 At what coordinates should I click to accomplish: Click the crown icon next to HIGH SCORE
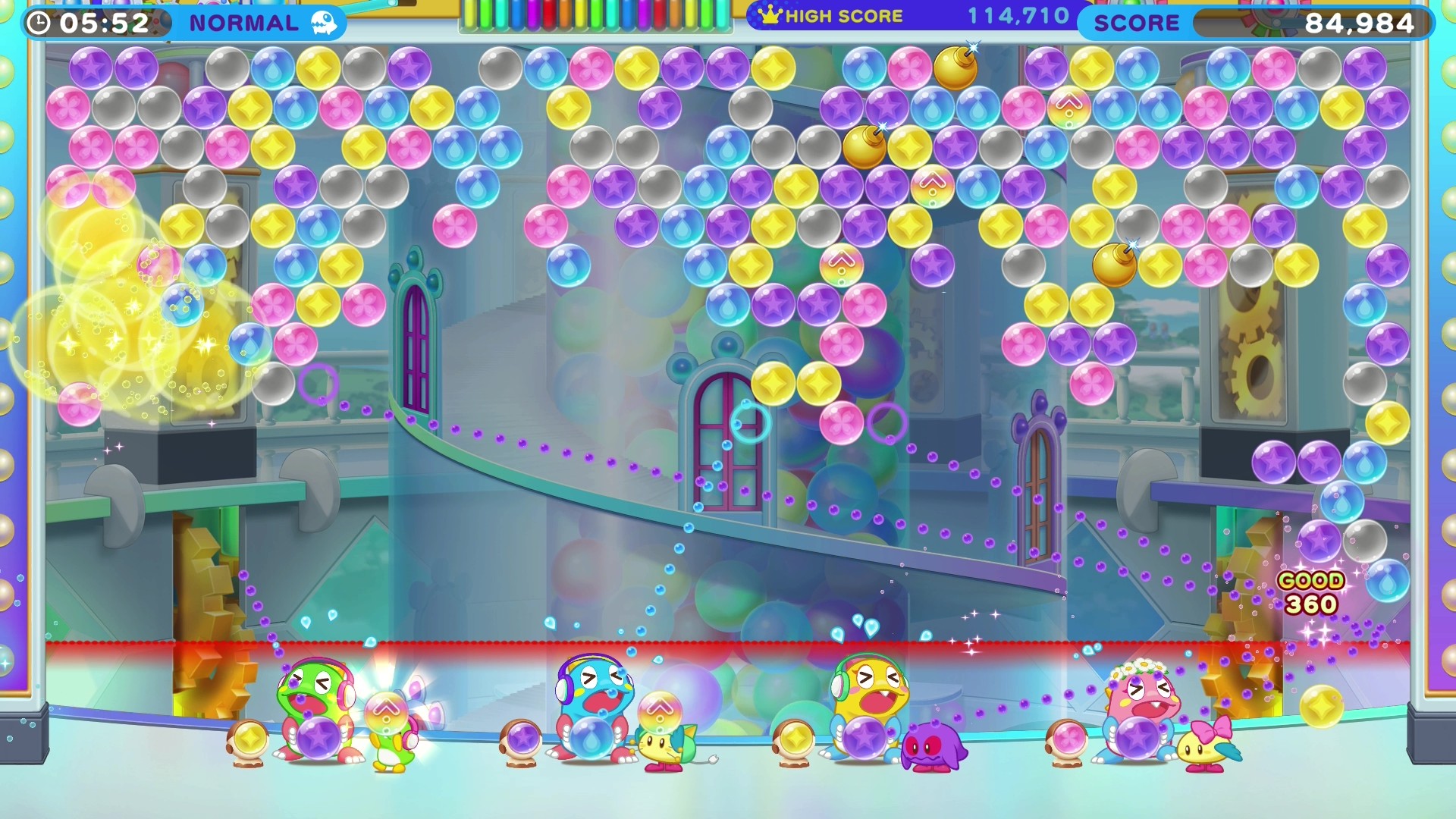769,15
